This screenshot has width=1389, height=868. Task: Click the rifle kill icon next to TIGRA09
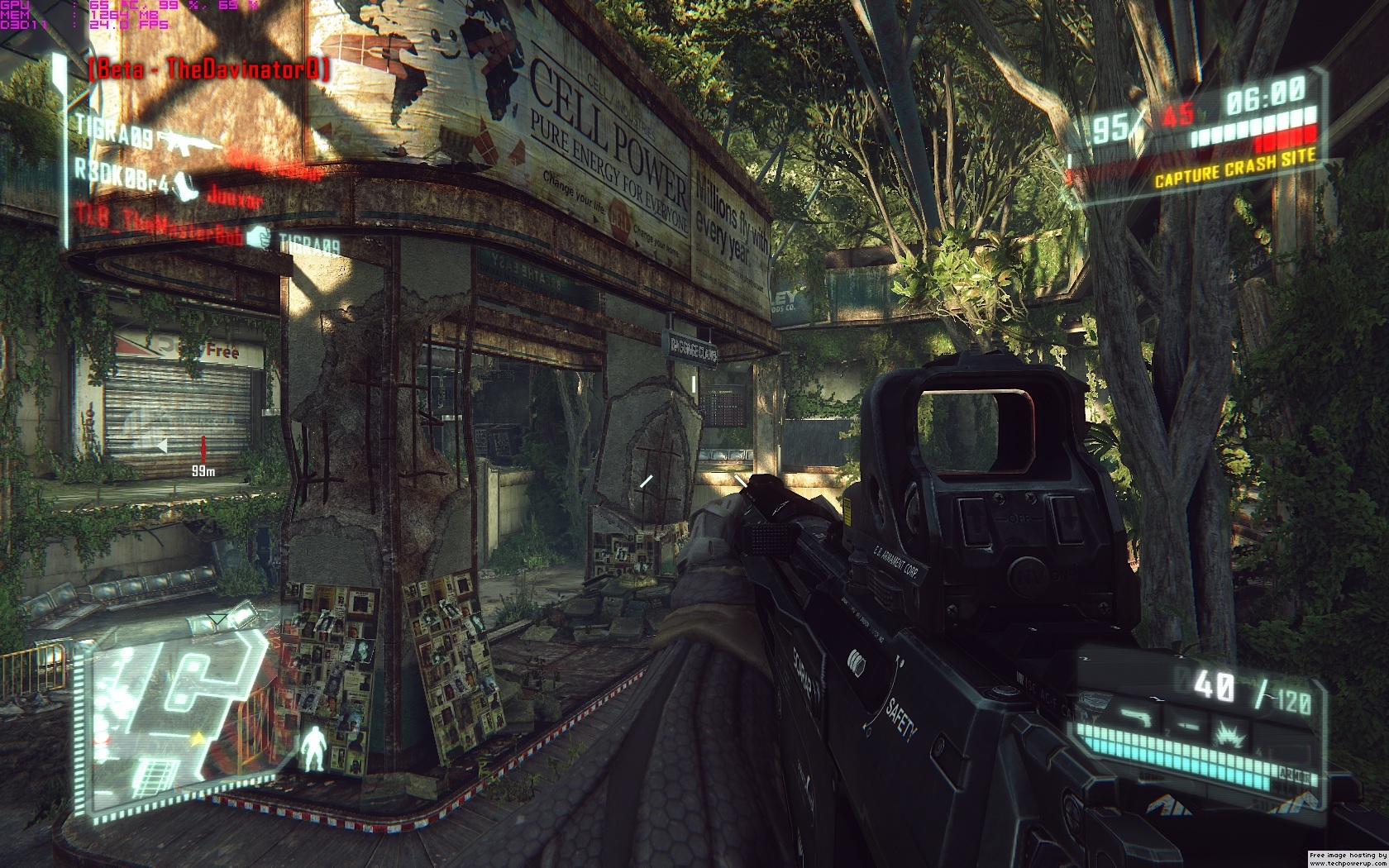[187, 141]
